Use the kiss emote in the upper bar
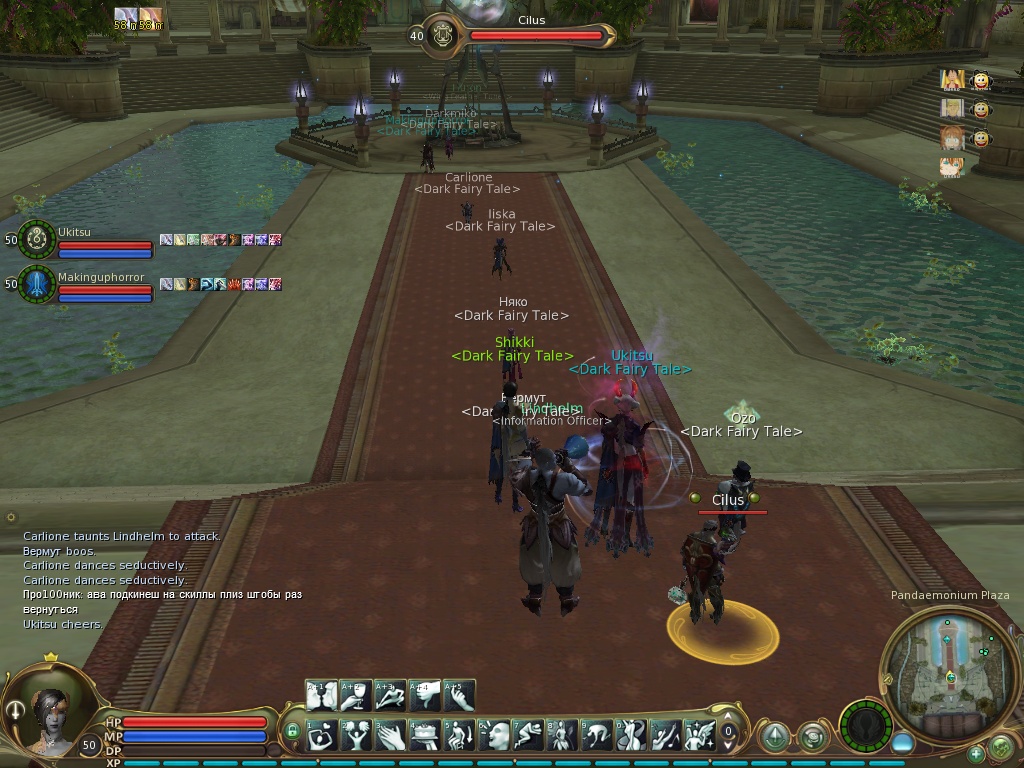 (321, 695)
